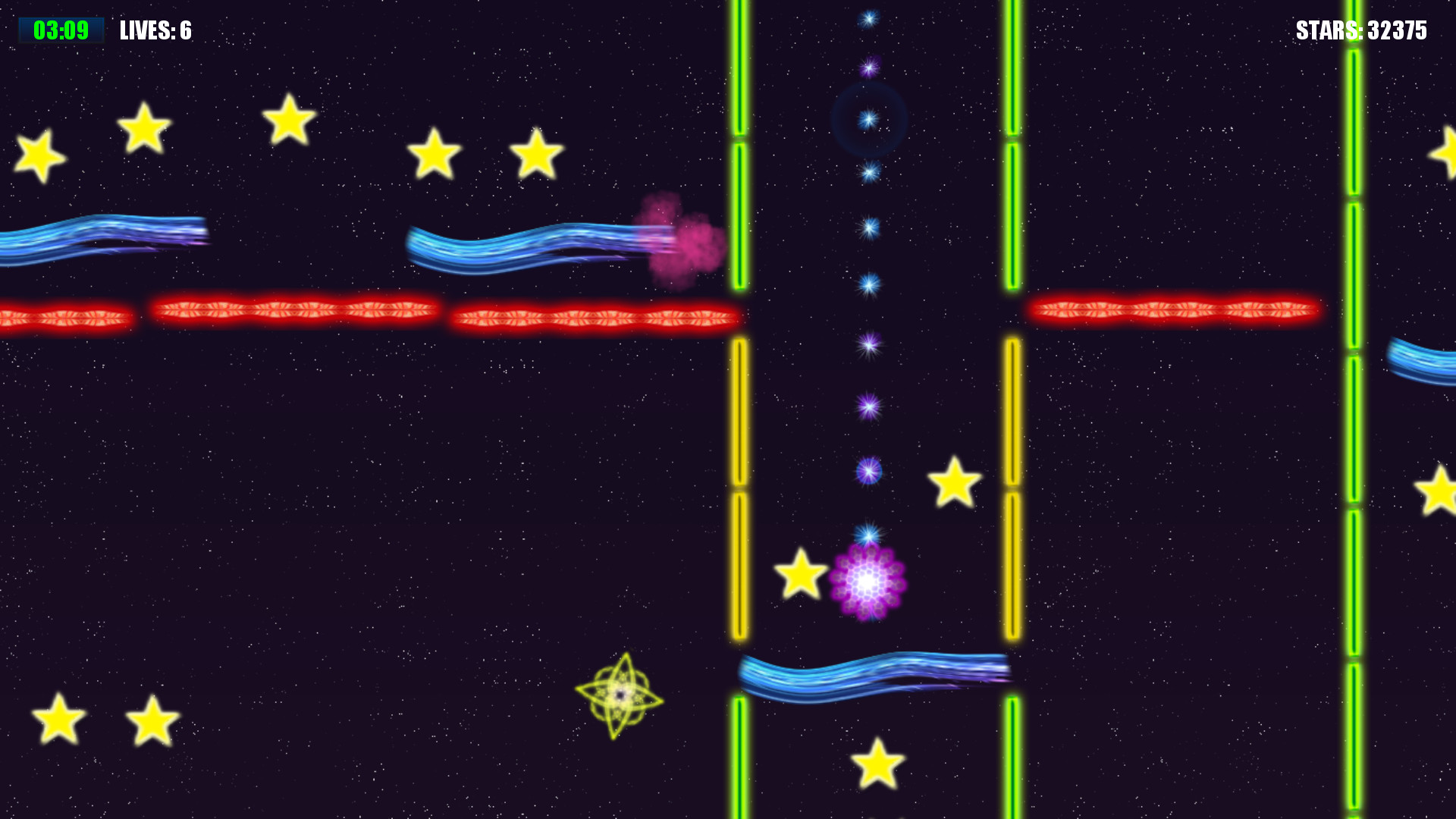Image resolution: width=1456 pixels, height=819 pixels.
Task: Click the green barrier segment near the top
Action: 739,68
